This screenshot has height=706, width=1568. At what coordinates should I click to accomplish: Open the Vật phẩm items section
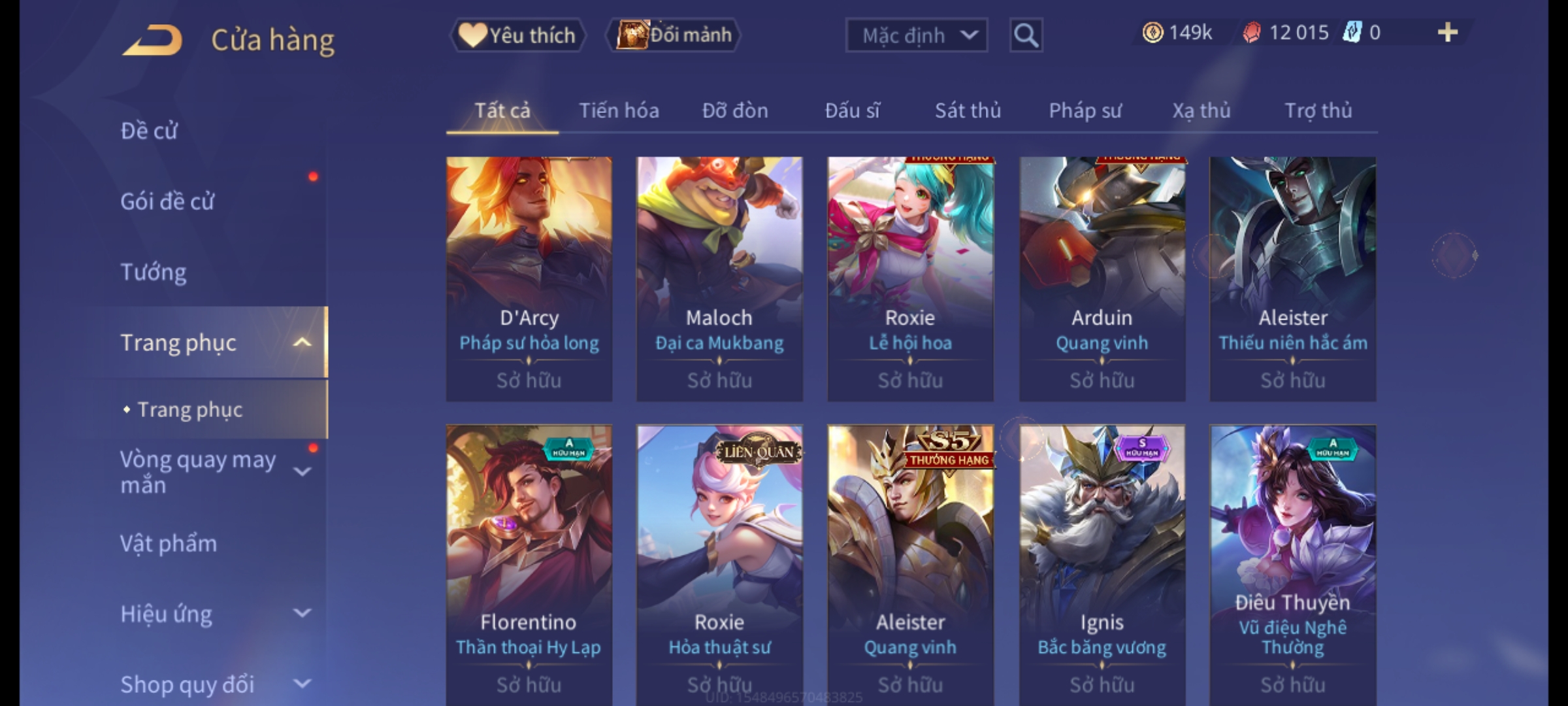point(169,544)
